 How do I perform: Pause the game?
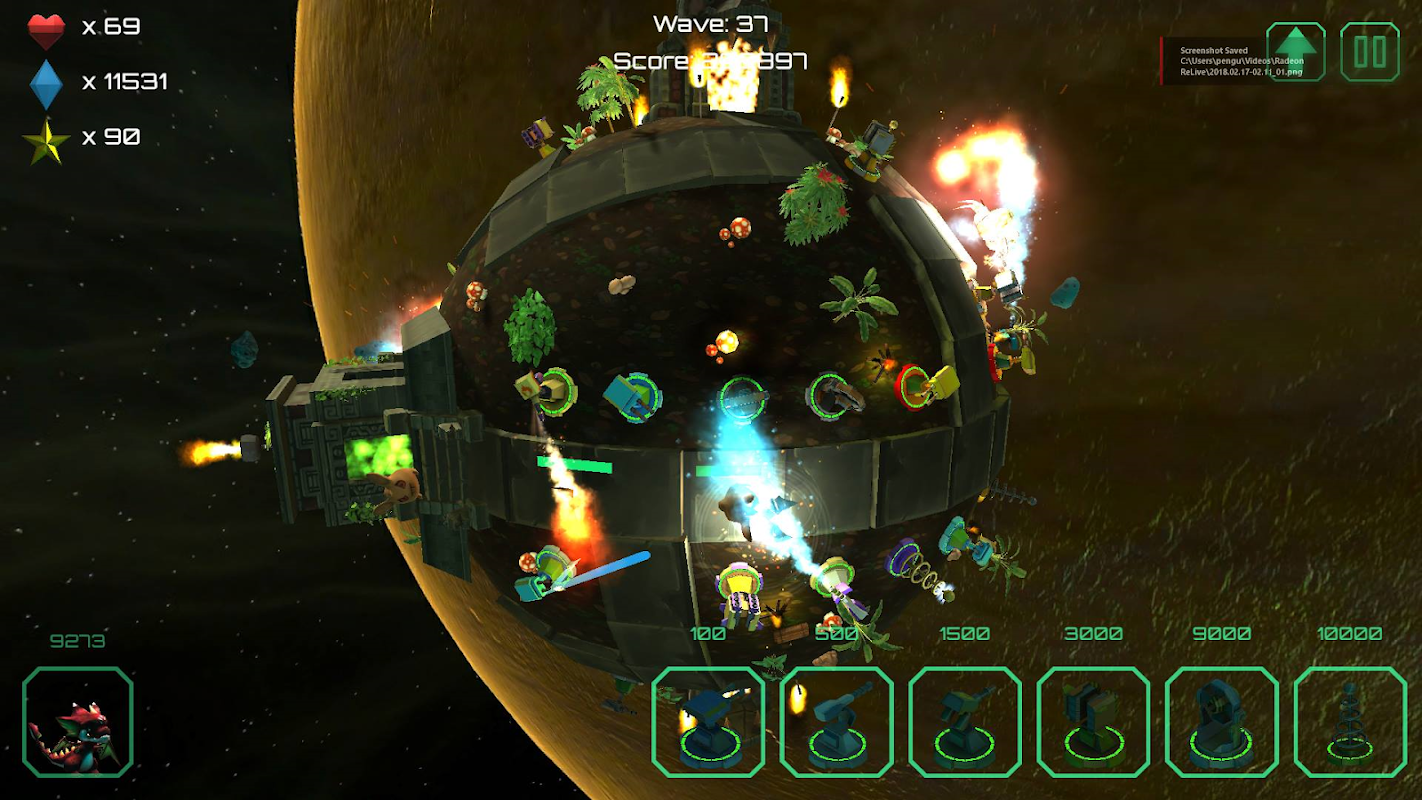pos(1369,52)
